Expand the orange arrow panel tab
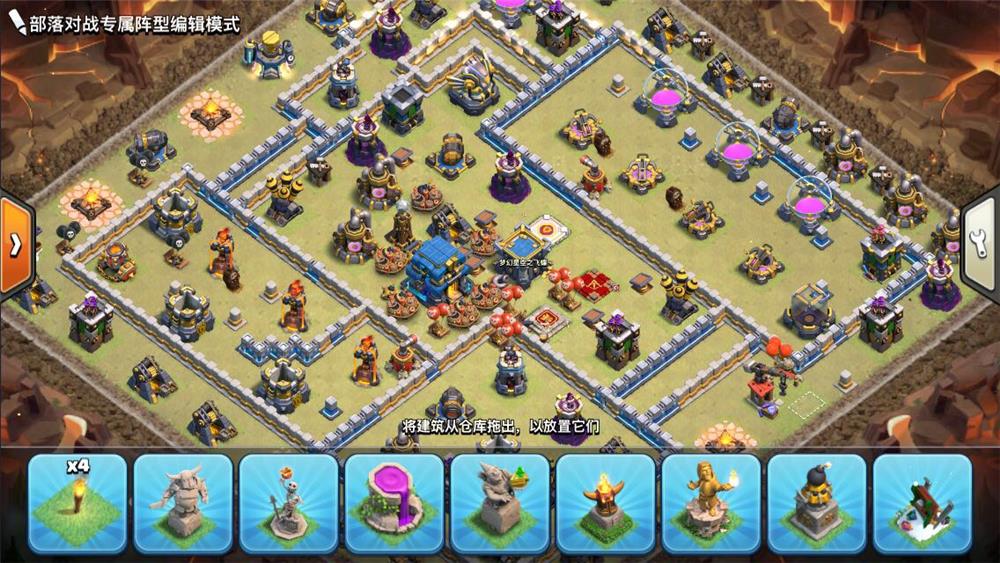Screen dimensions: 1000x563 click(x=16, y=246)
